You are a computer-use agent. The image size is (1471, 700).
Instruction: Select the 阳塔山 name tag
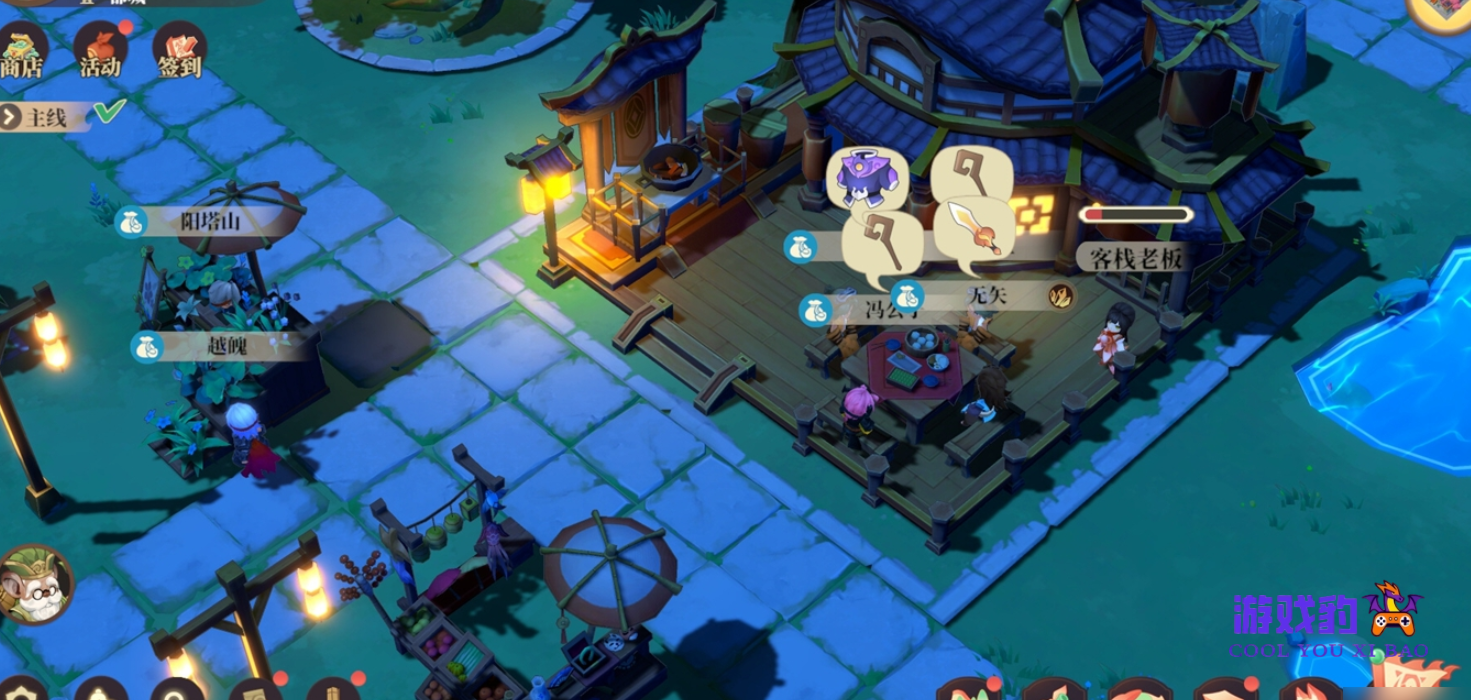coord(209,221)
